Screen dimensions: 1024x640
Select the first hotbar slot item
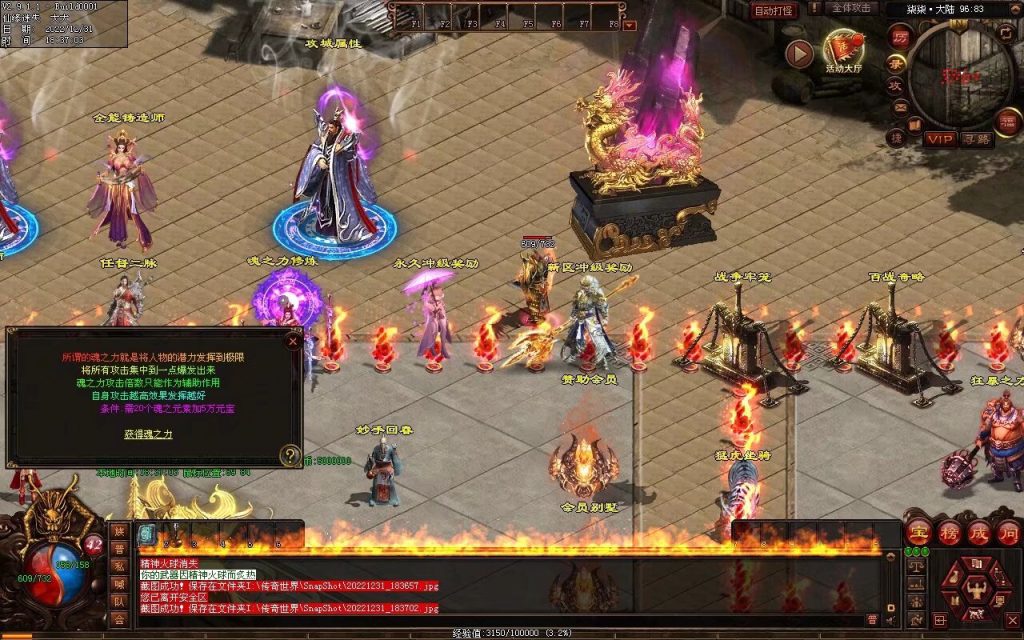[146, 533]
